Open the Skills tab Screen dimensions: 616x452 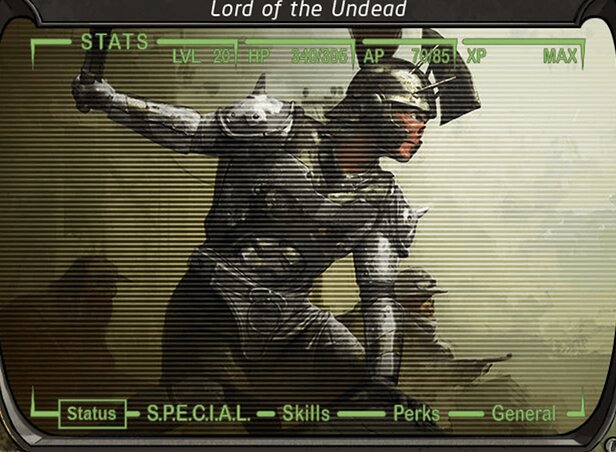305,413
